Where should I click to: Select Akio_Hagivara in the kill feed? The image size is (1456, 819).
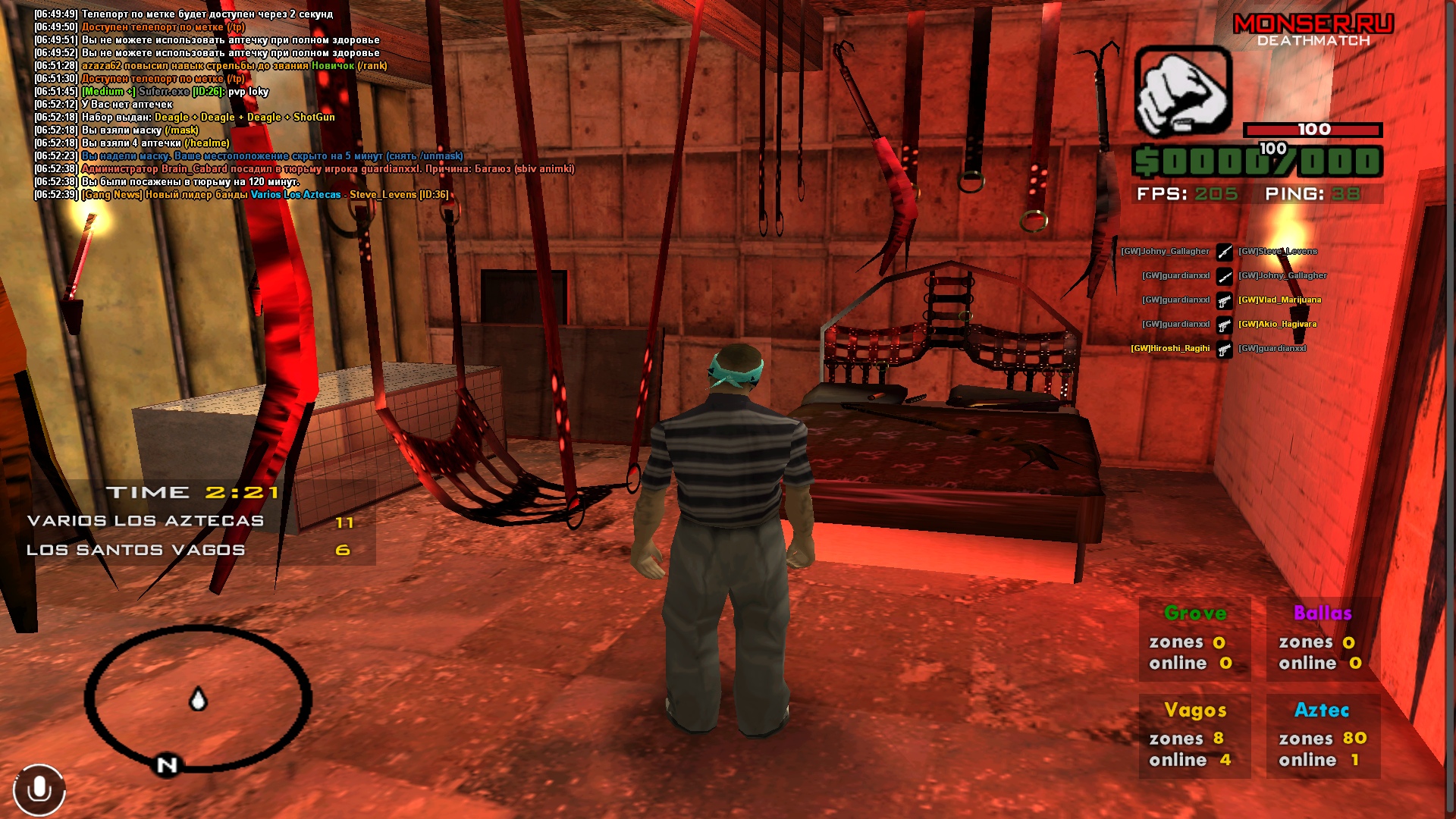tap(1278, 325)
